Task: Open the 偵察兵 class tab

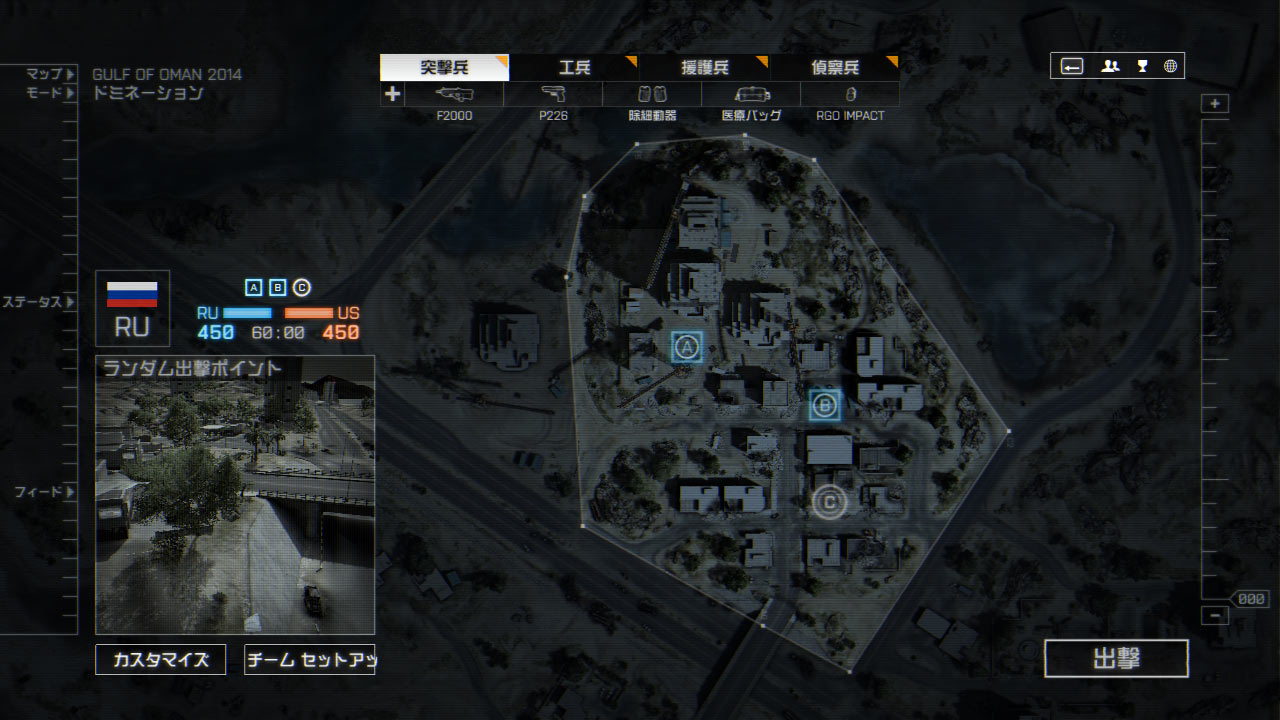Action: pos(834,68)
